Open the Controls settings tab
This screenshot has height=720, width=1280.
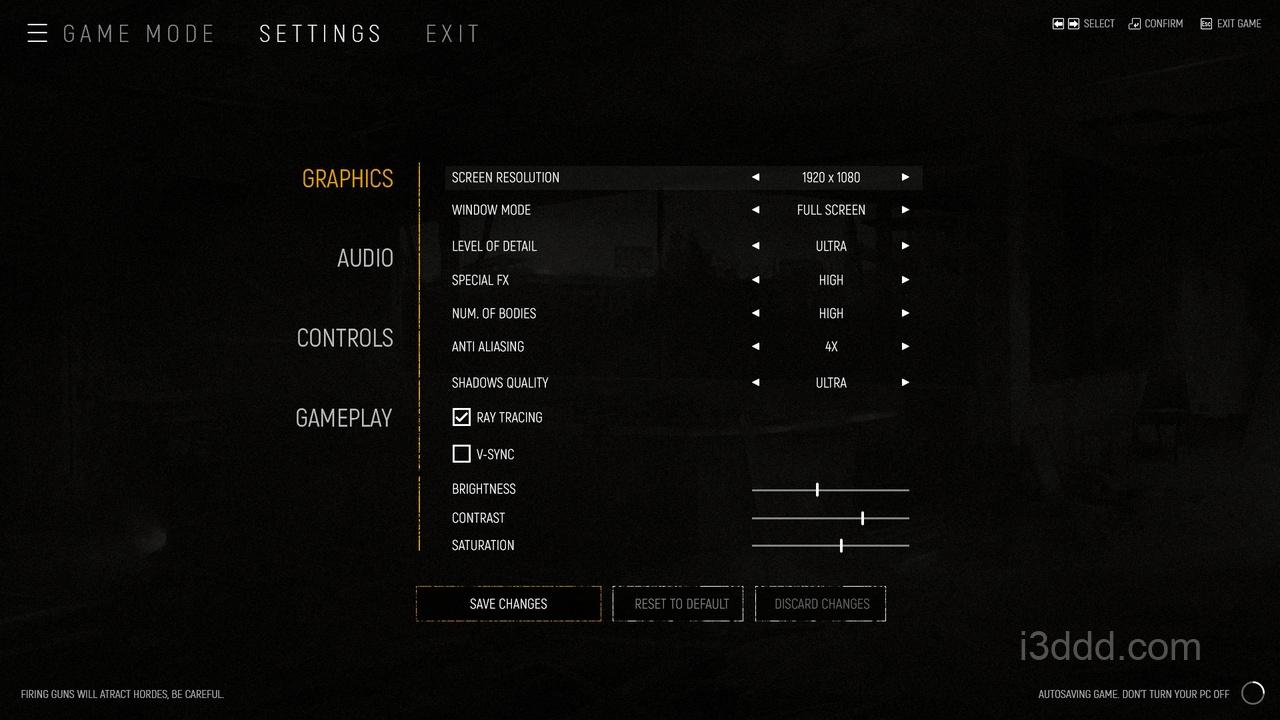coord(345,338)
